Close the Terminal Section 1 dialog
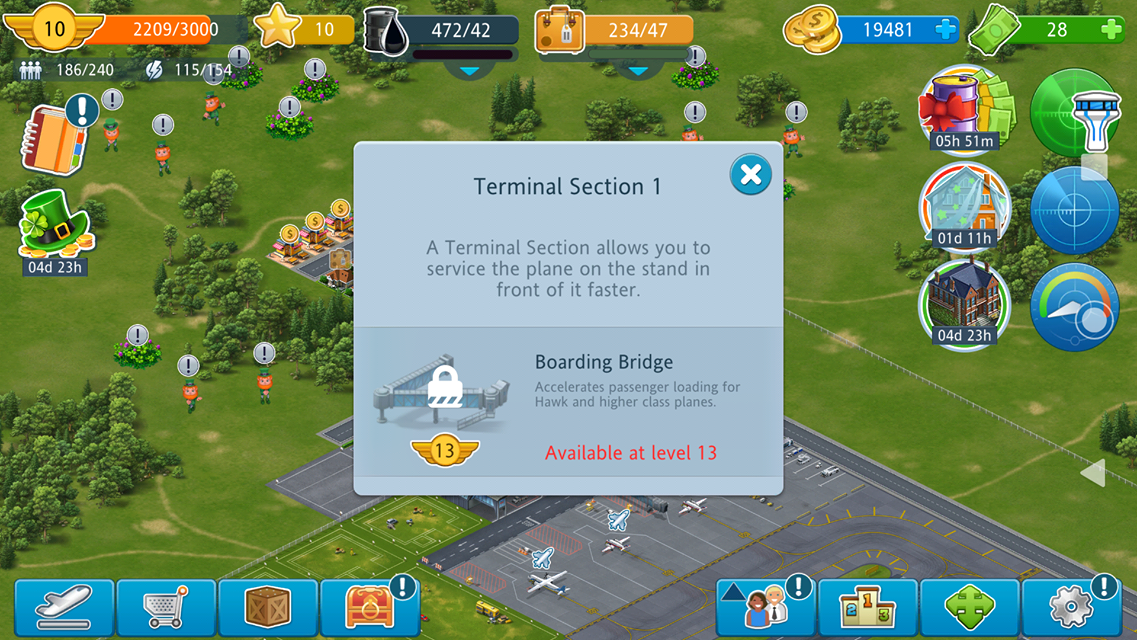Viewport: 1137px width, 640px height. pos(750,175)
